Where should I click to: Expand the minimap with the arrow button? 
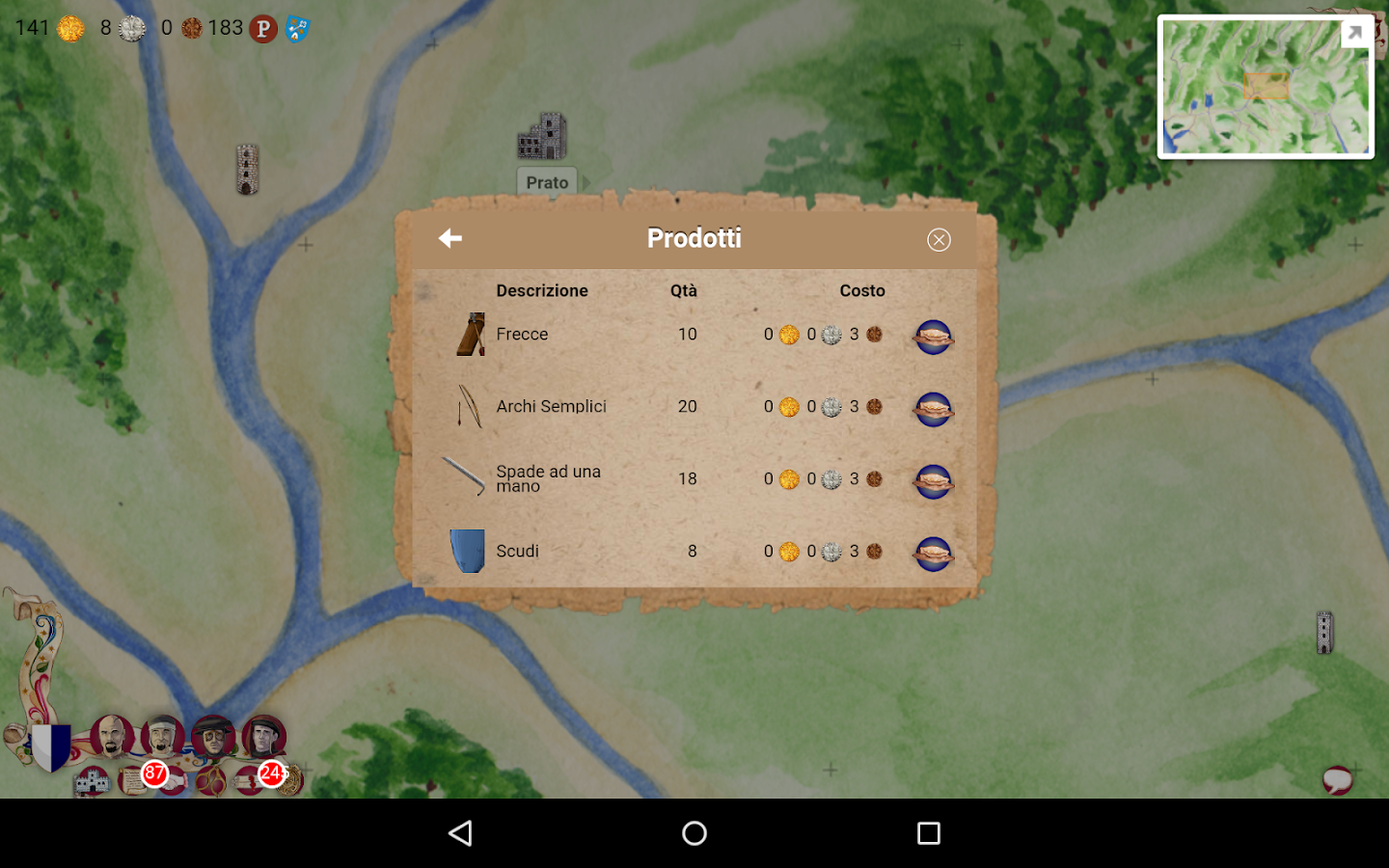coord(1354,34)
